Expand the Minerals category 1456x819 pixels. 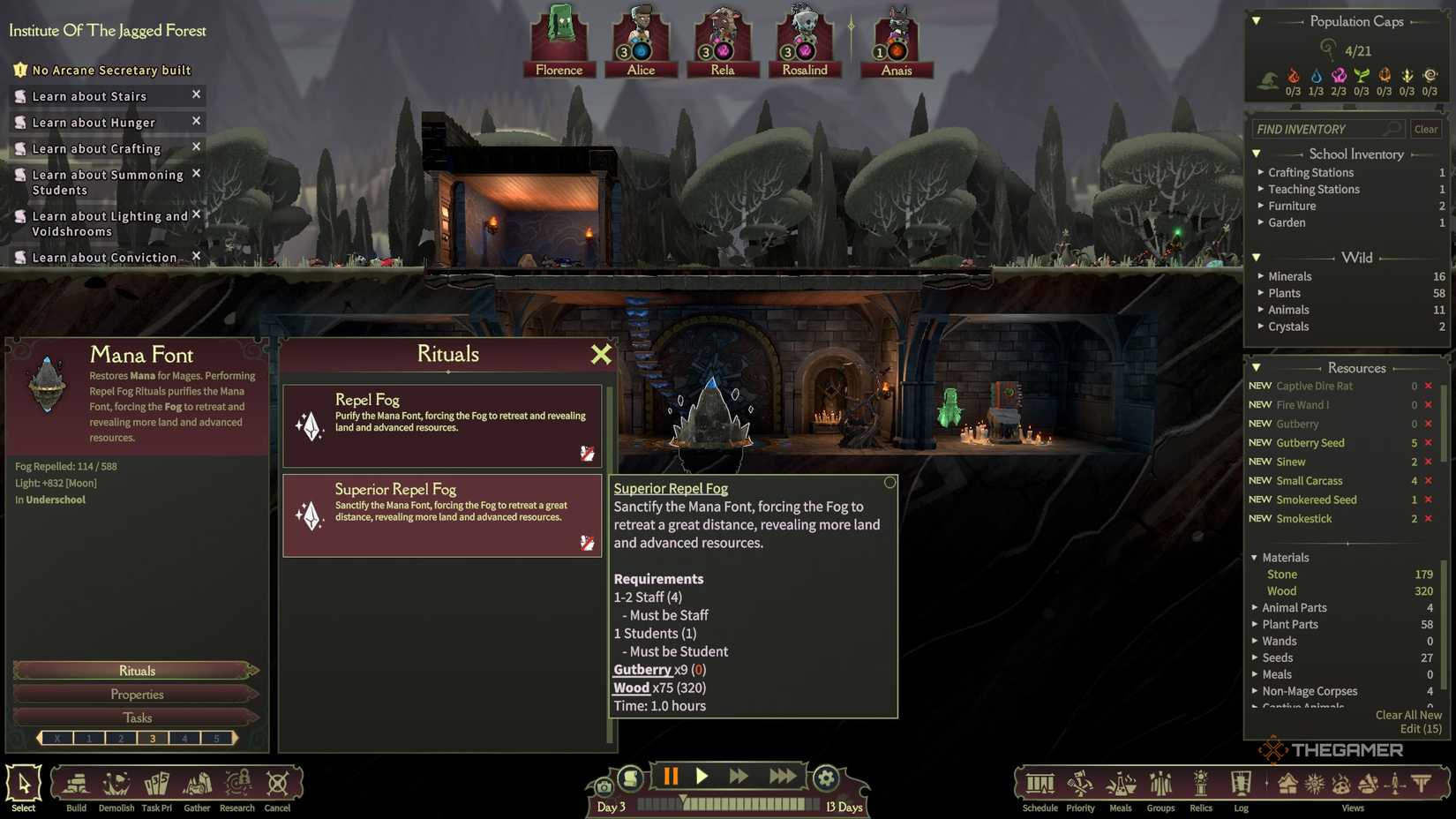[1289, 276]
